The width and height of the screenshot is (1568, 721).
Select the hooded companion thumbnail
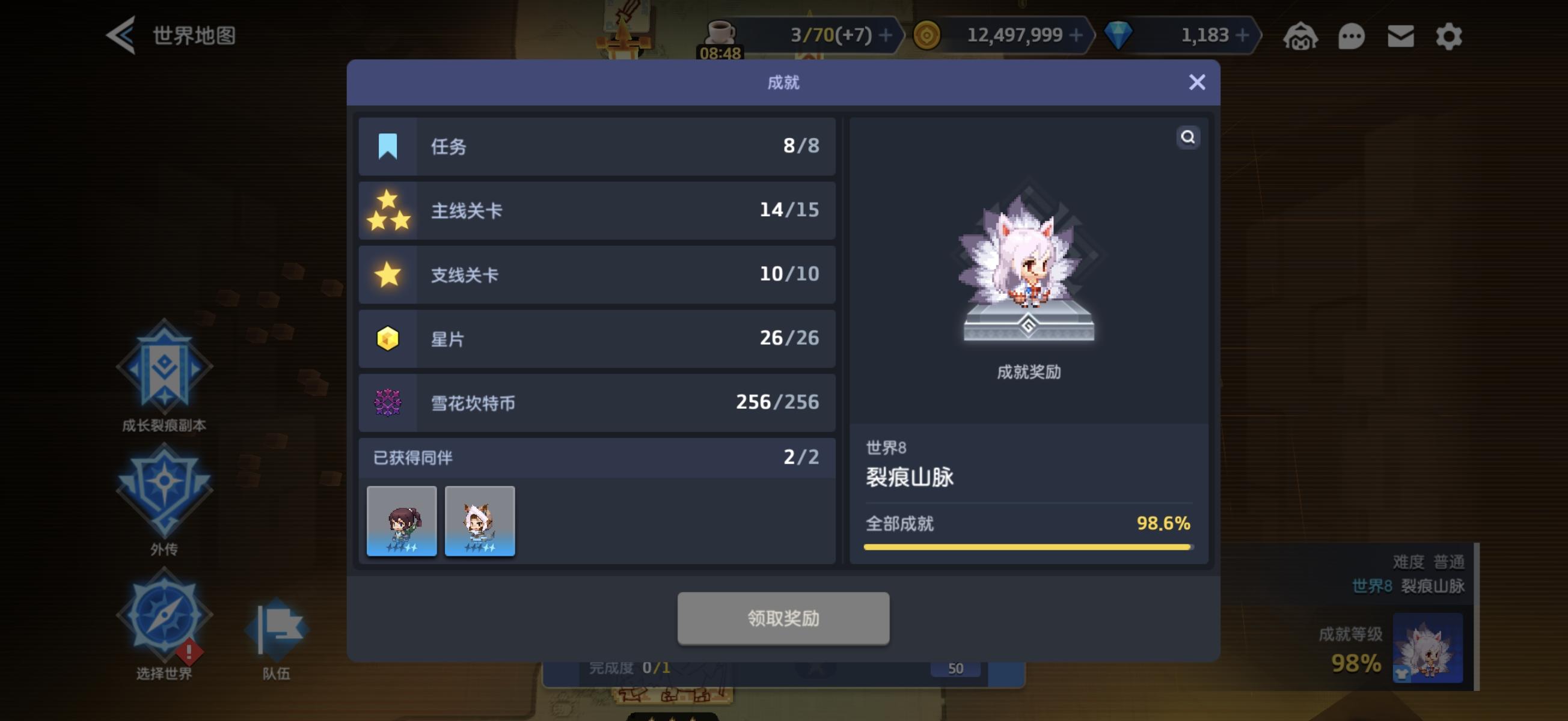click(x=479, y=522)
